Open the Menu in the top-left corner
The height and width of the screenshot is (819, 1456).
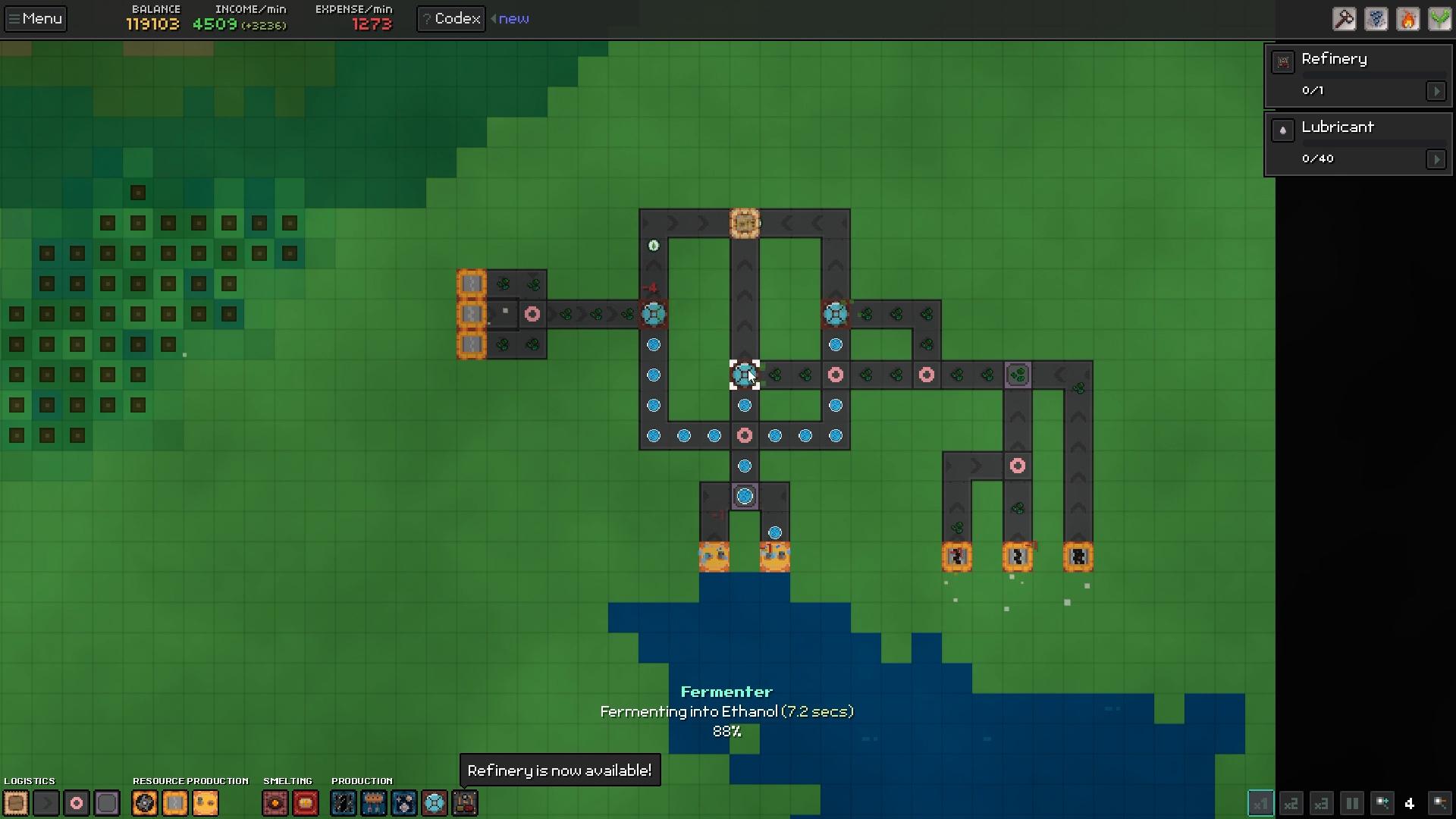35,18
